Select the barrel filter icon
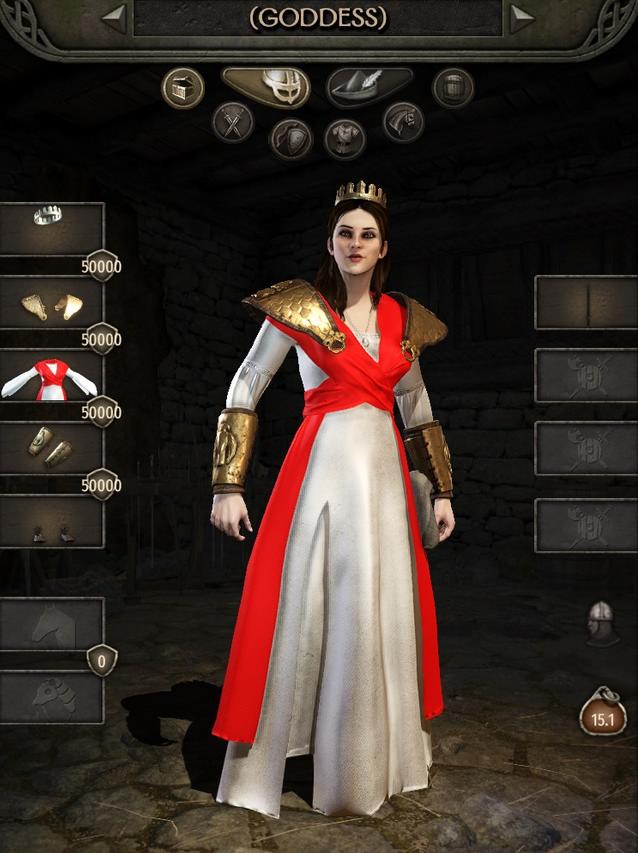The height and width of the screenshot is (853, 638). tap(452, 88)
